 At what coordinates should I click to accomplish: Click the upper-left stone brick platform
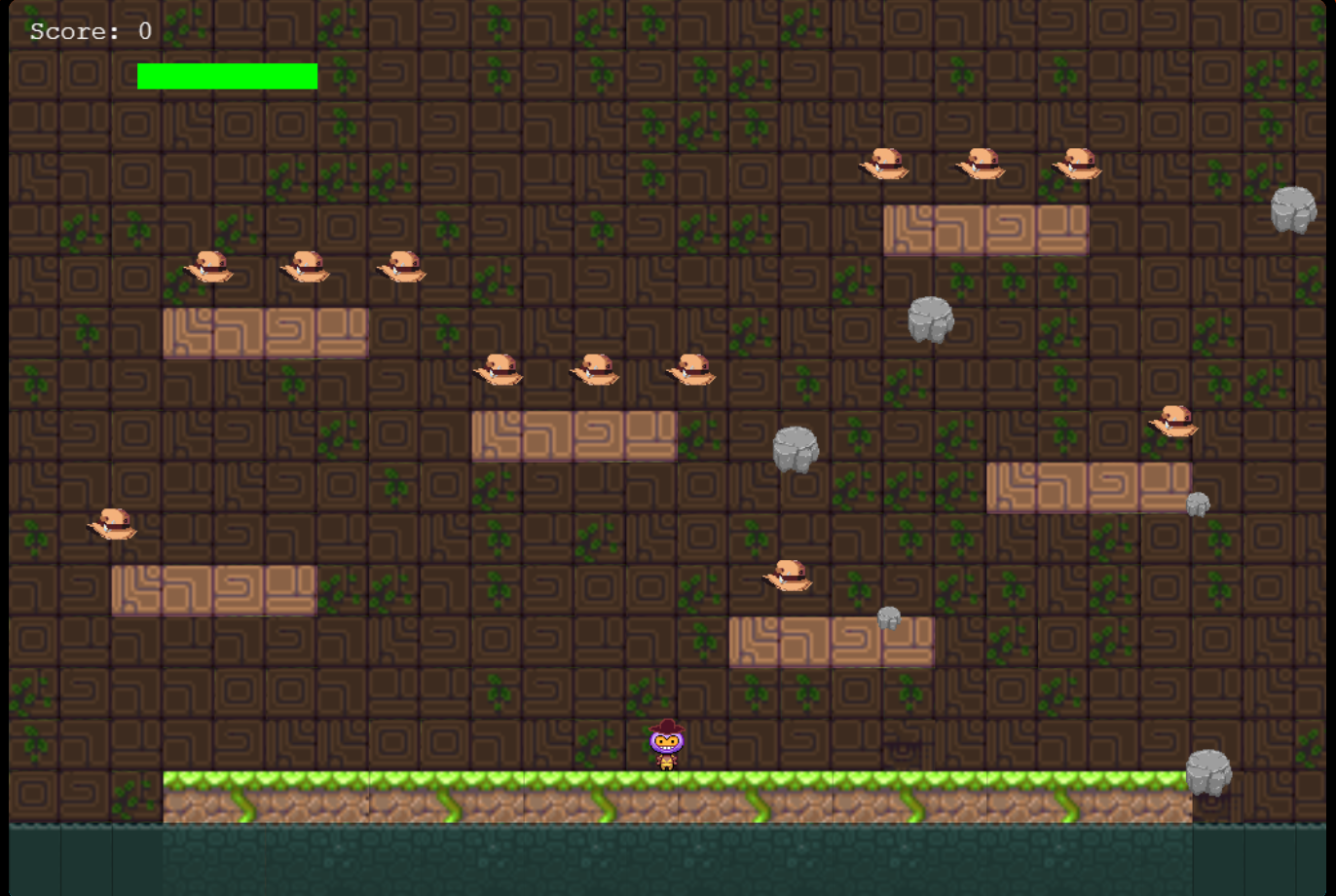(265, 331)
